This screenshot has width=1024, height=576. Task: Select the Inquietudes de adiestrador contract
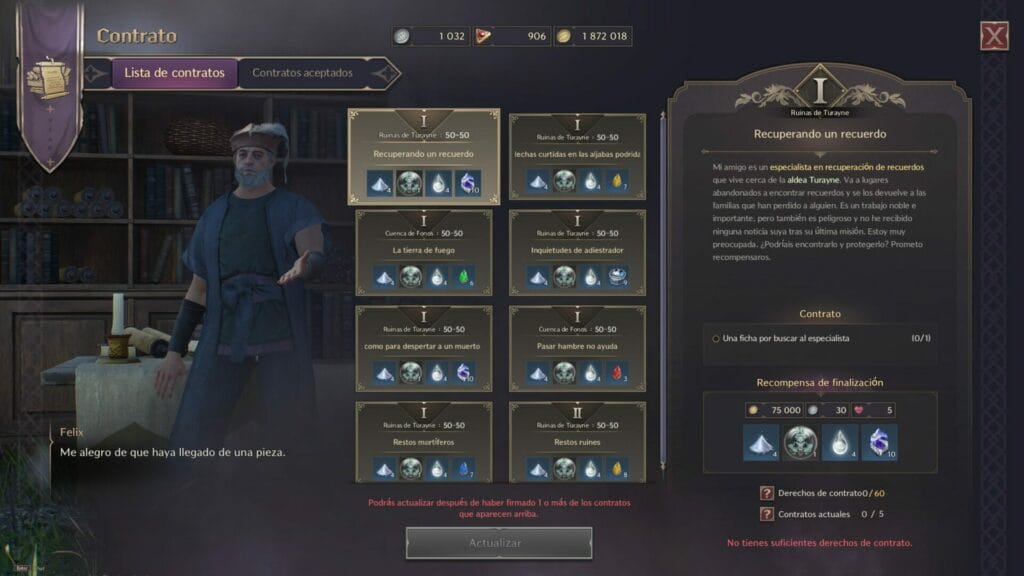pos(577,252)
